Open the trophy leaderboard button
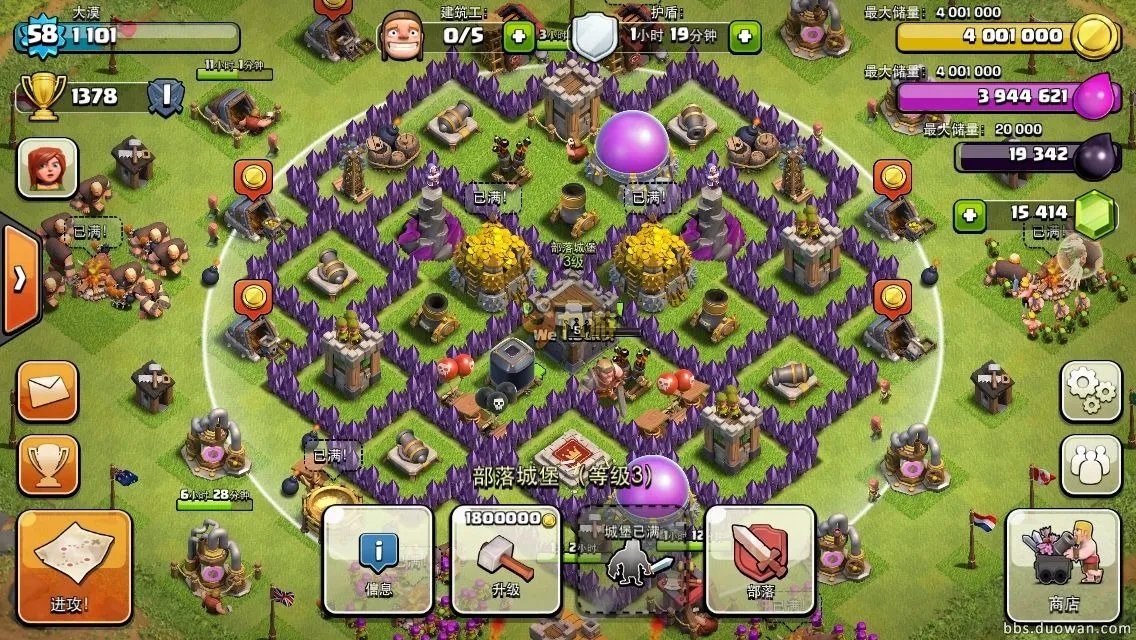 [x=47, y=465]
